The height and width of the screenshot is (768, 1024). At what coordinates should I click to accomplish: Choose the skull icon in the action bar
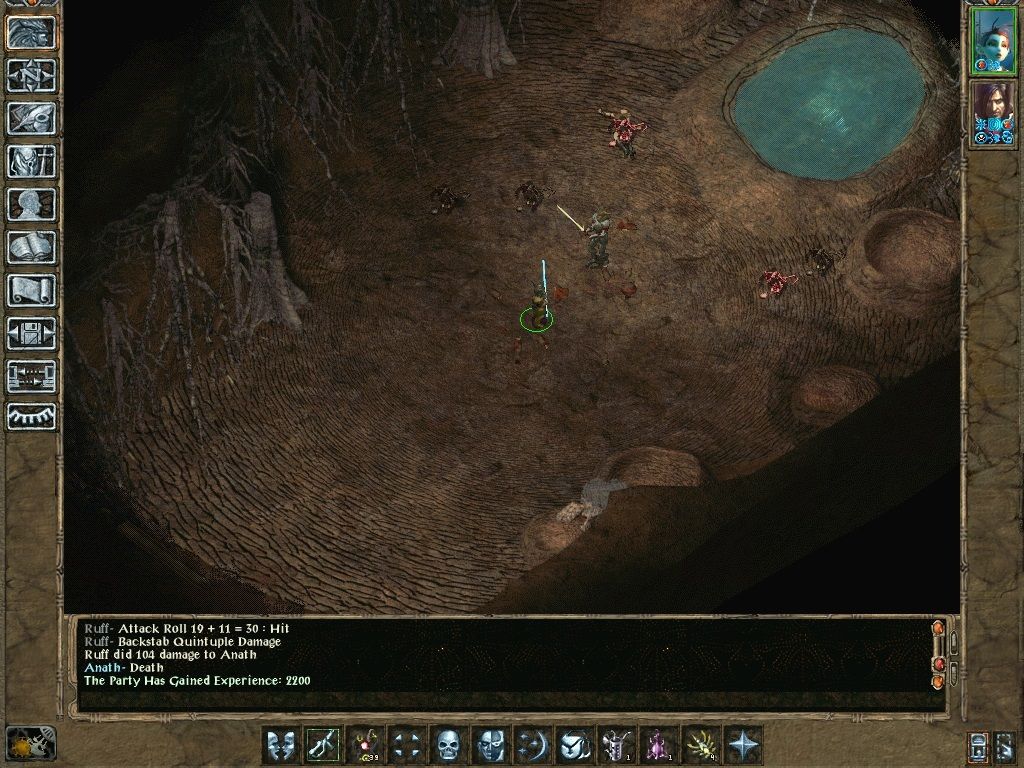(x=448, y=745)
